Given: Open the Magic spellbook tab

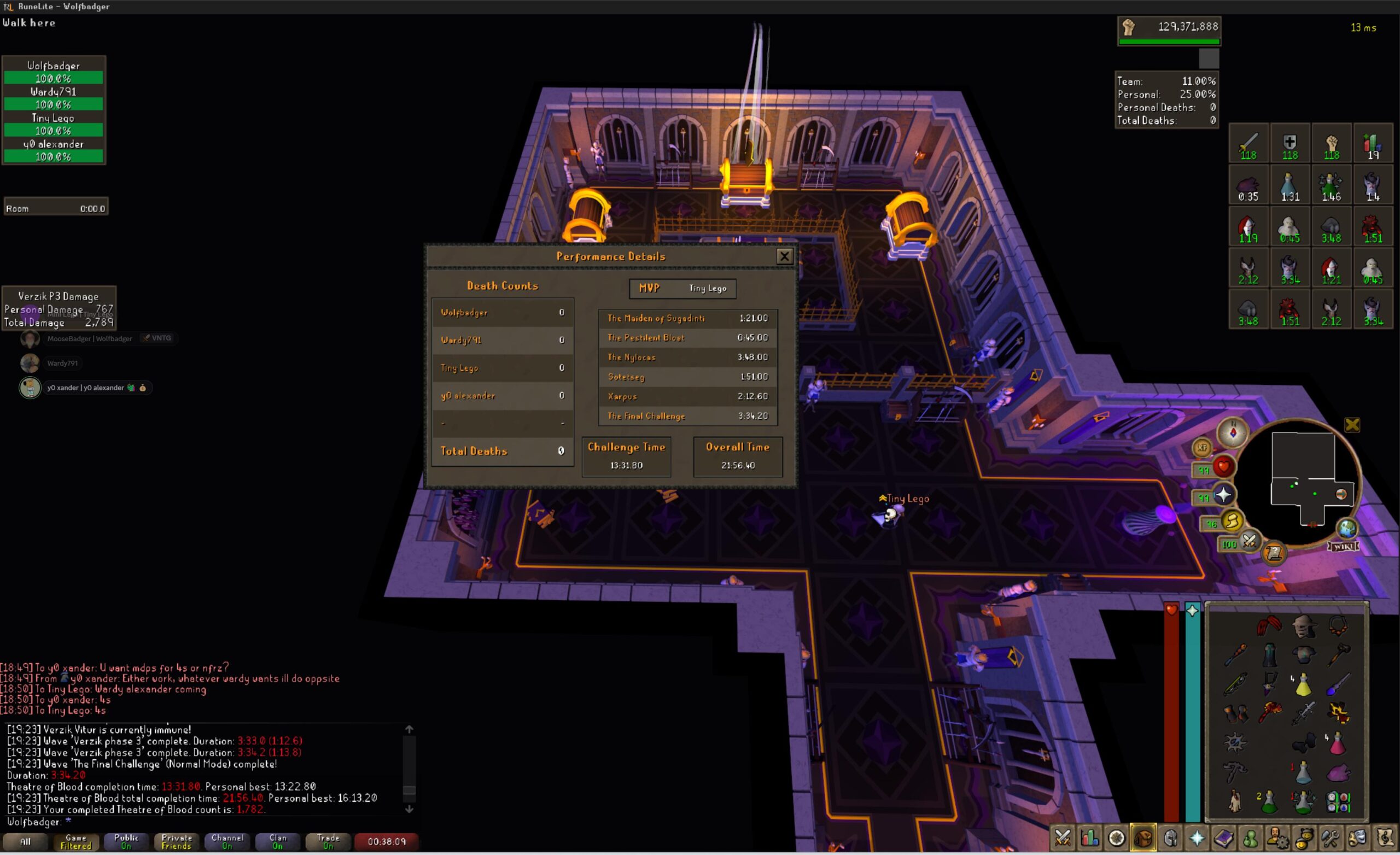Looking at the screenshot, I should coord(1224,838).
